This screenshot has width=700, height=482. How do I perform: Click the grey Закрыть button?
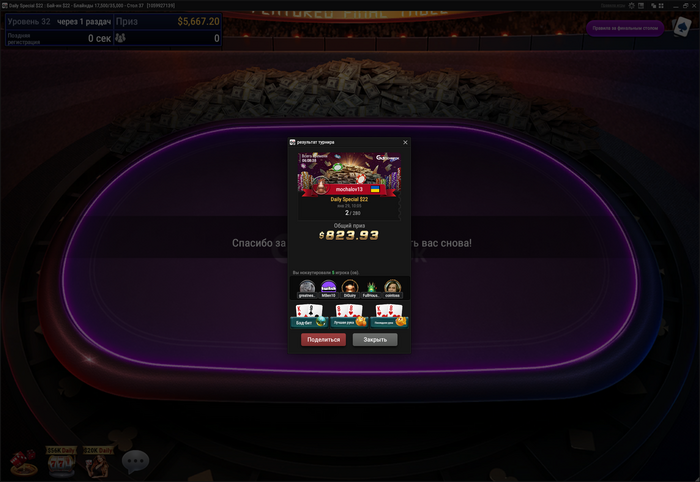(x=375, y=340)
